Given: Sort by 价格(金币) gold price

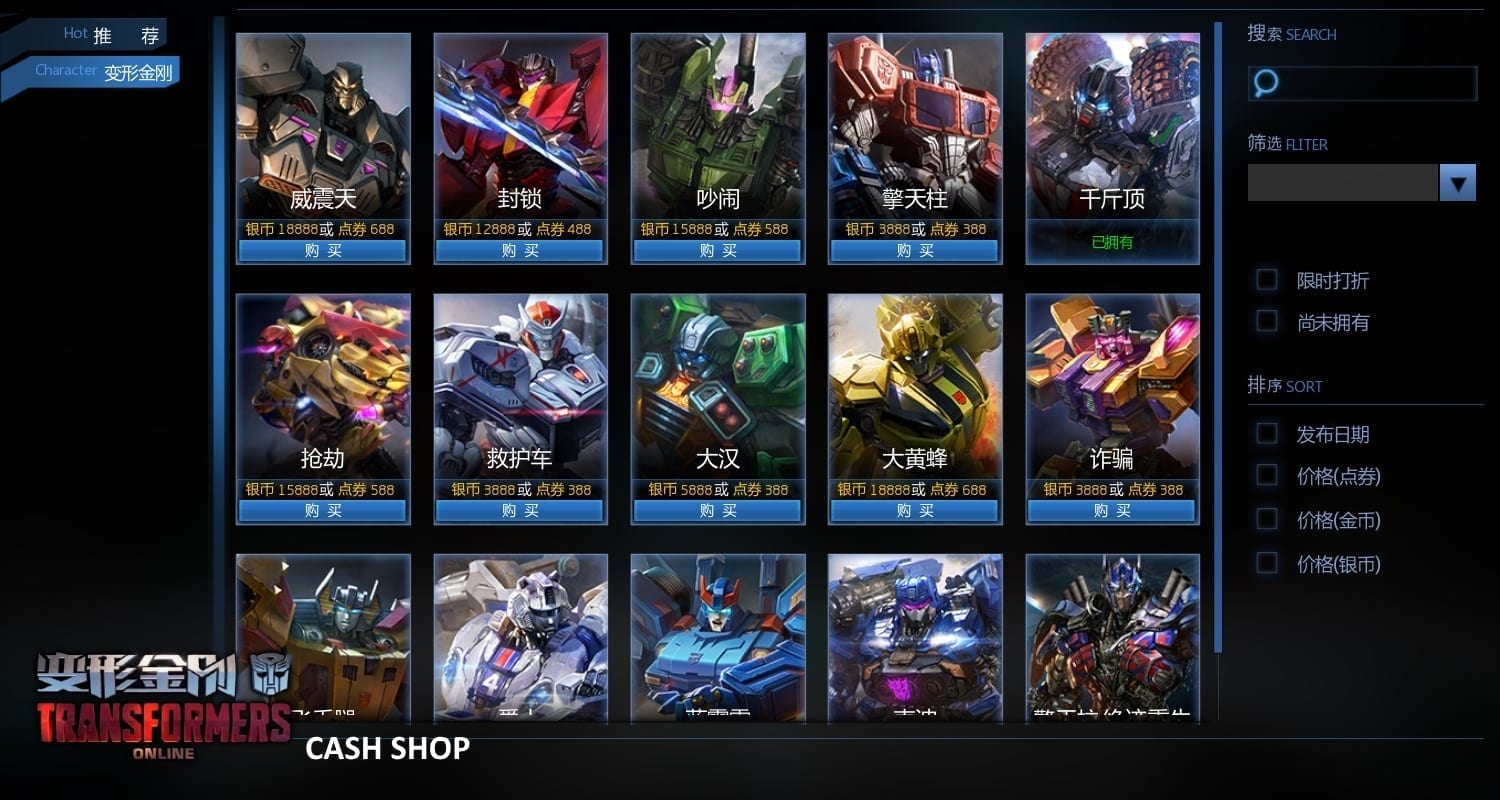Looking at the screenshot, I should click(x=1267, y=519).
